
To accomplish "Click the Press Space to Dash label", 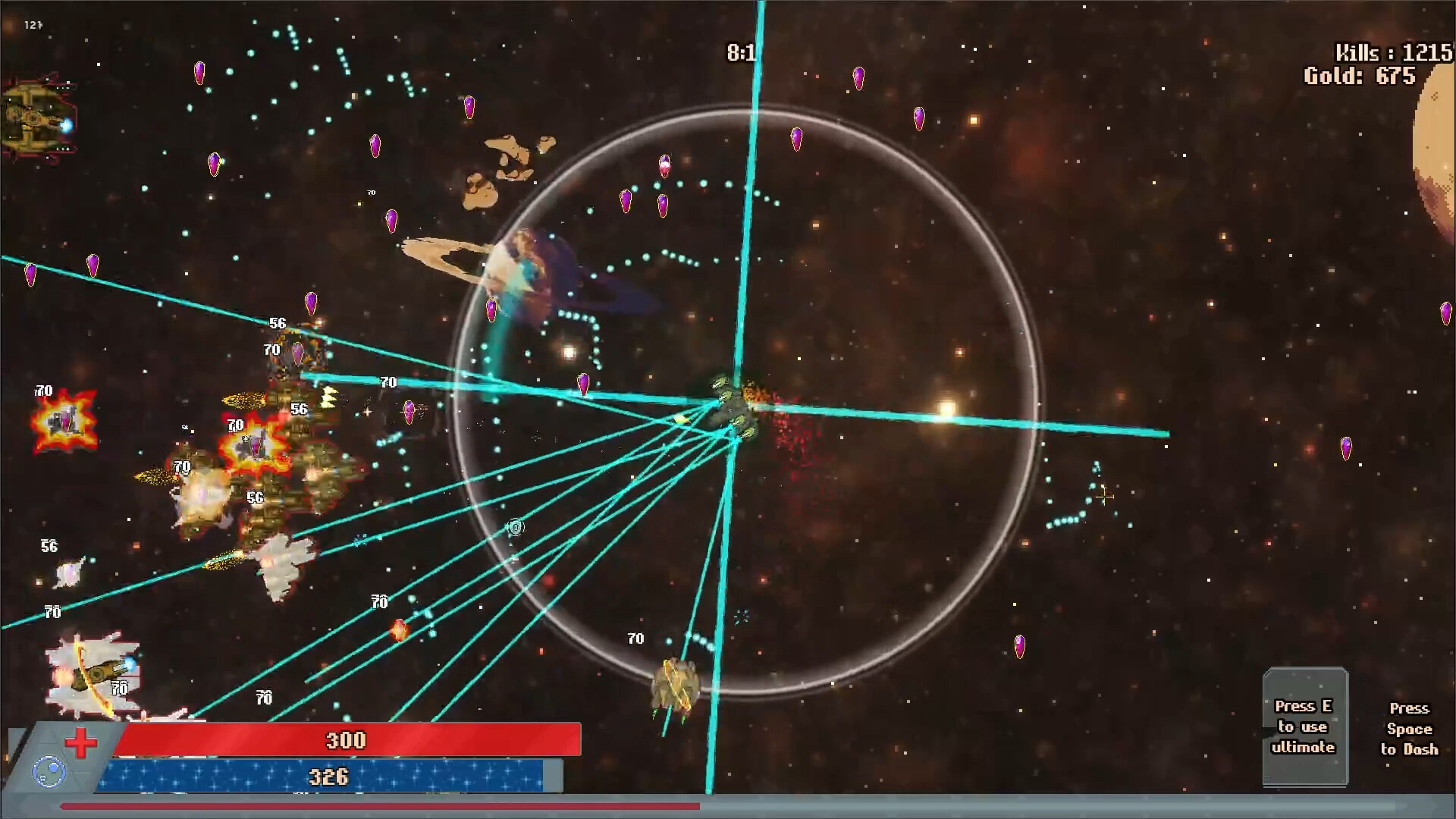I will coord(1410,728).
